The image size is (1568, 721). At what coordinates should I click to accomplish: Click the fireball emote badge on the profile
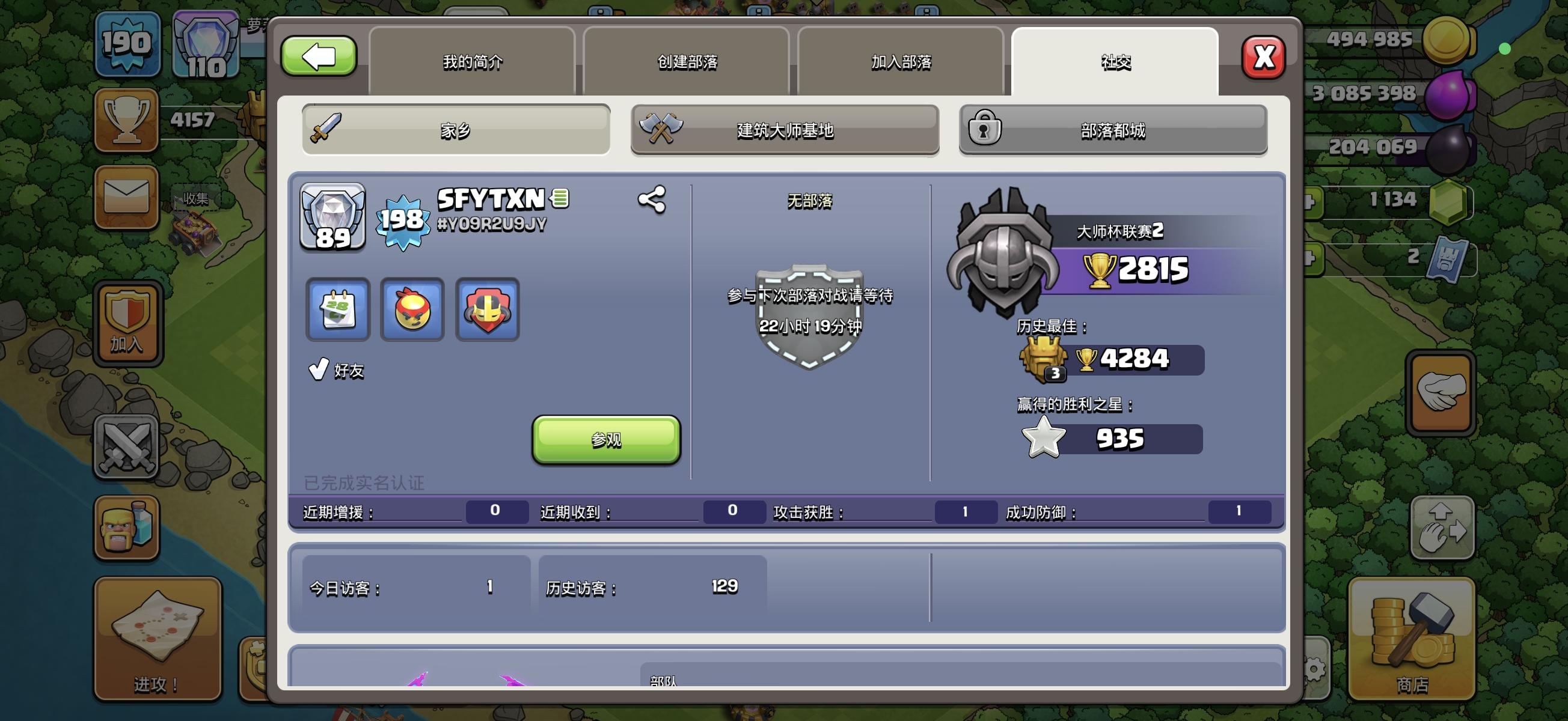point(411,310)
